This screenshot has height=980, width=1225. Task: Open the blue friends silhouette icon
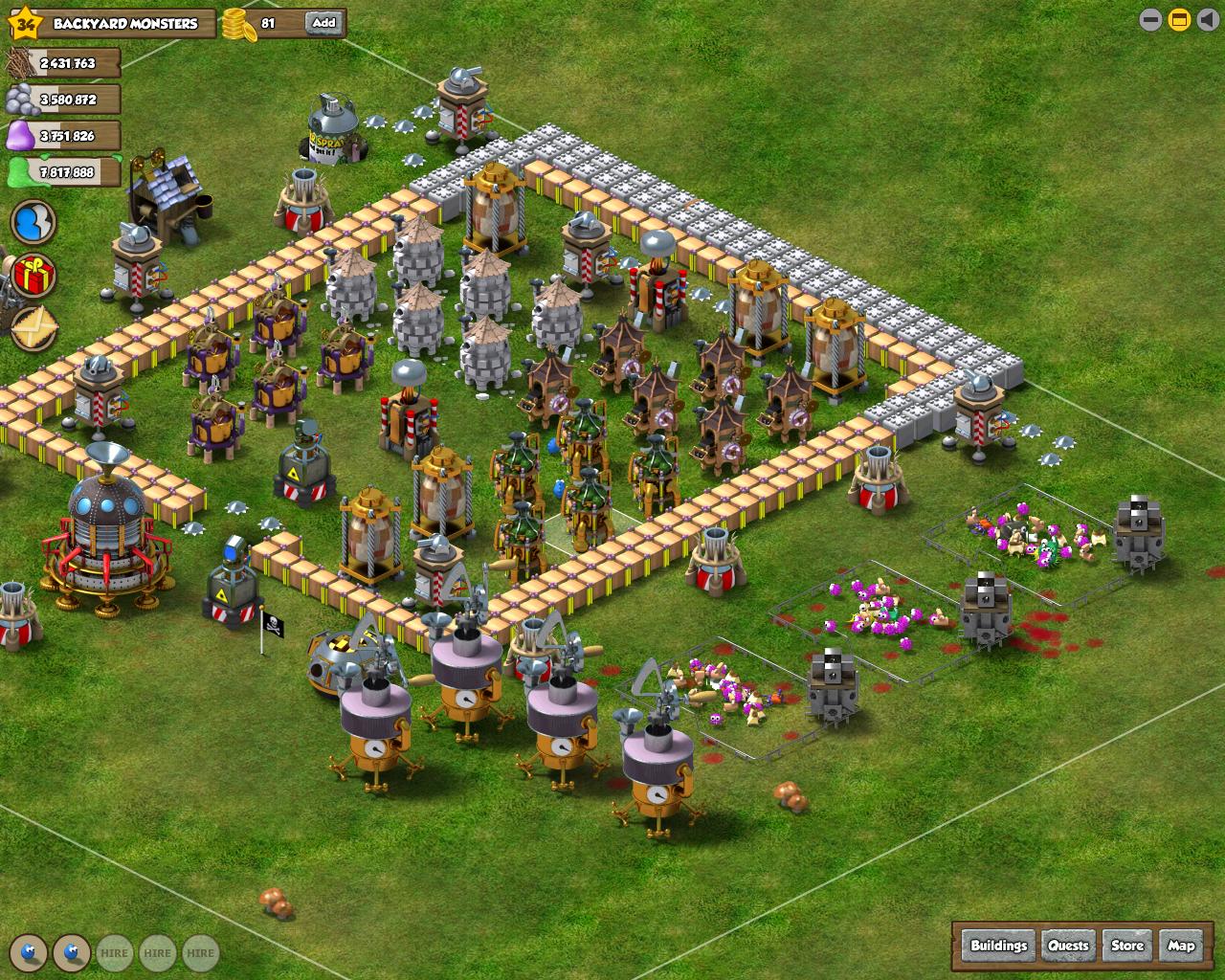click(x=33, y=223)
